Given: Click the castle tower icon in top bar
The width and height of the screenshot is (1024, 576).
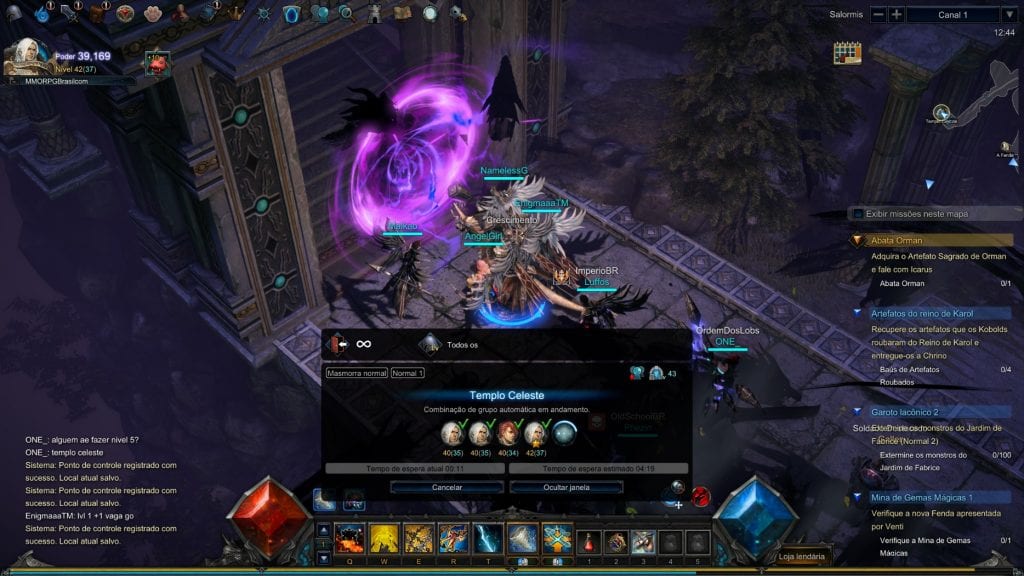Looking at the screenshot, I should click(x=374, y=14).
